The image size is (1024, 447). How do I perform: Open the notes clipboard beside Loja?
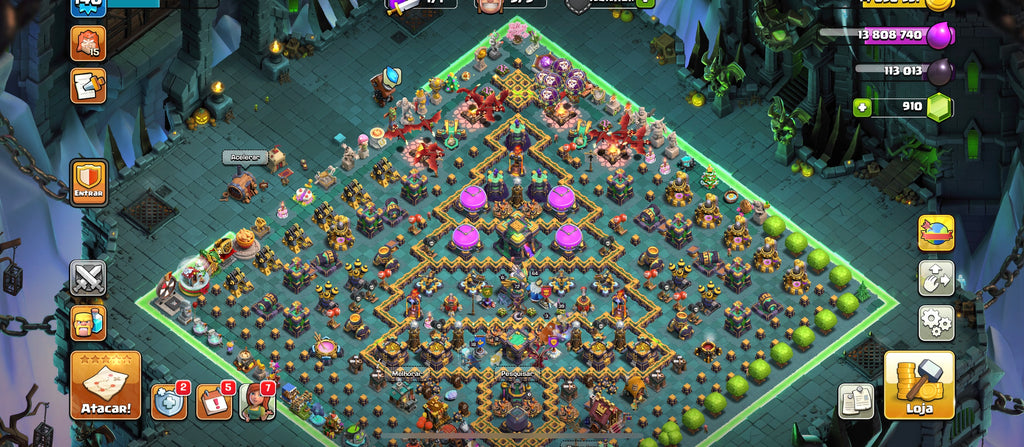[x=856, y=400]
